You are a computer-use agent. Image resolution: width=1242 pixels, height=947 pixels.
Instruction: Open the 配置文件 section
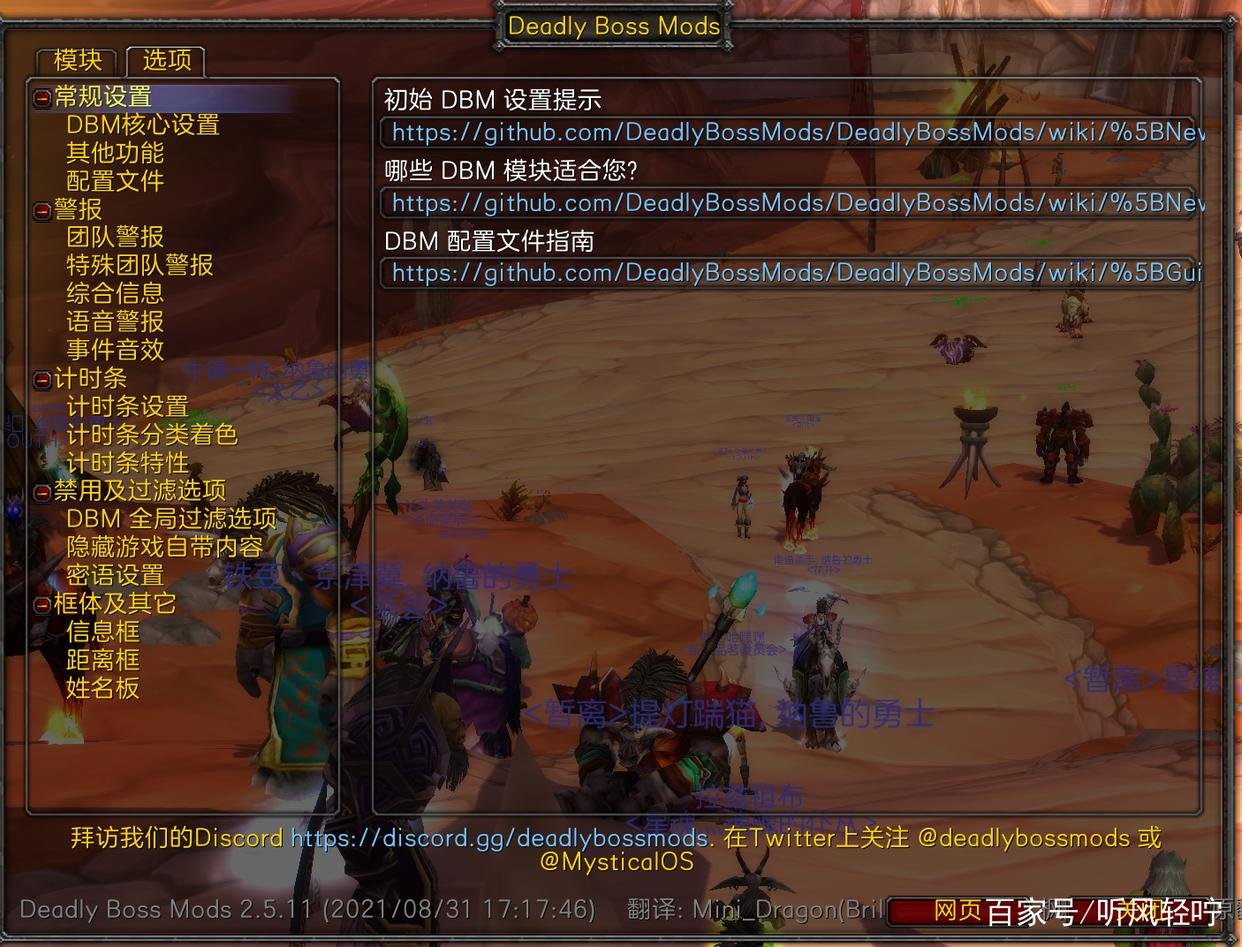coord(115,181)
